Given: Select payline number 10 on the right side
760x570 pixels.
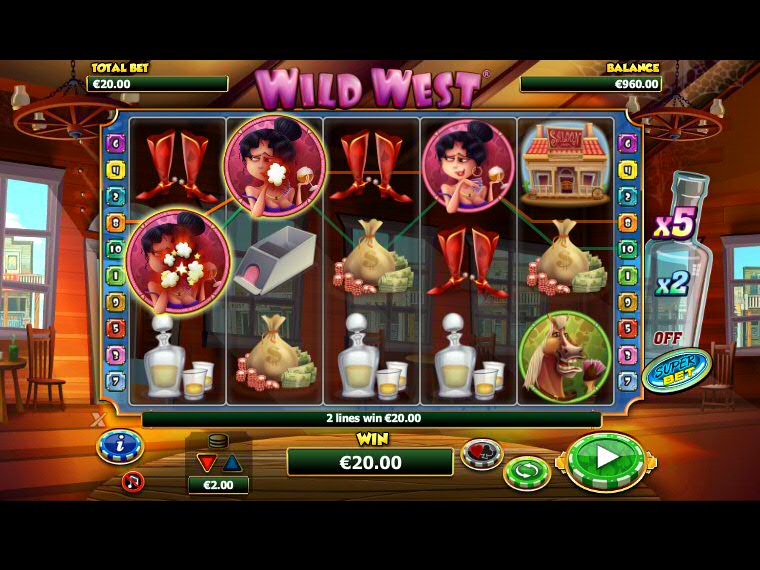Looking at the screenshot, I should point(627,249).
